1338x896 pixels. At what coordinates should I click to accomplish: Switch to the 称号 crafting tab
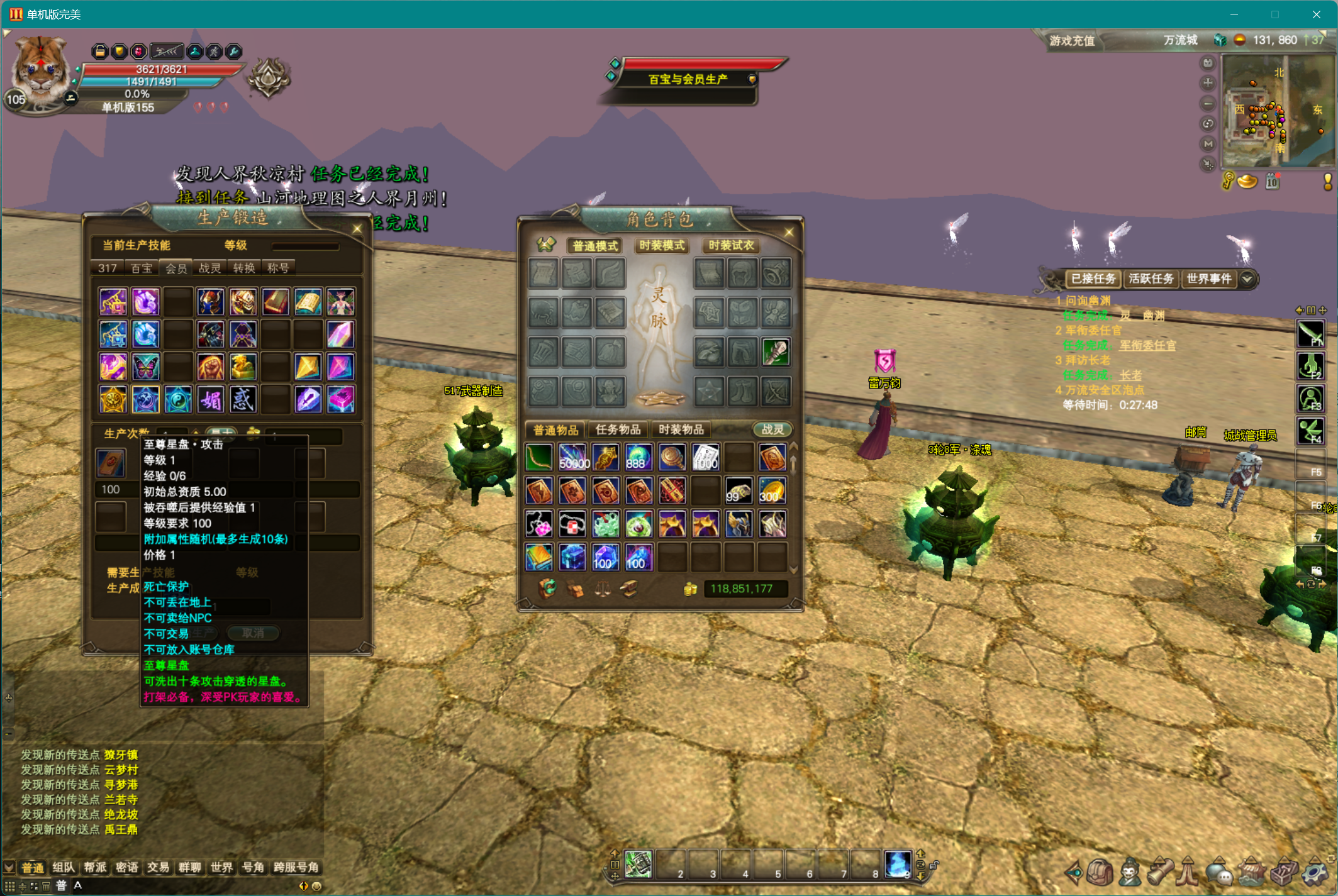coord(277,268)
